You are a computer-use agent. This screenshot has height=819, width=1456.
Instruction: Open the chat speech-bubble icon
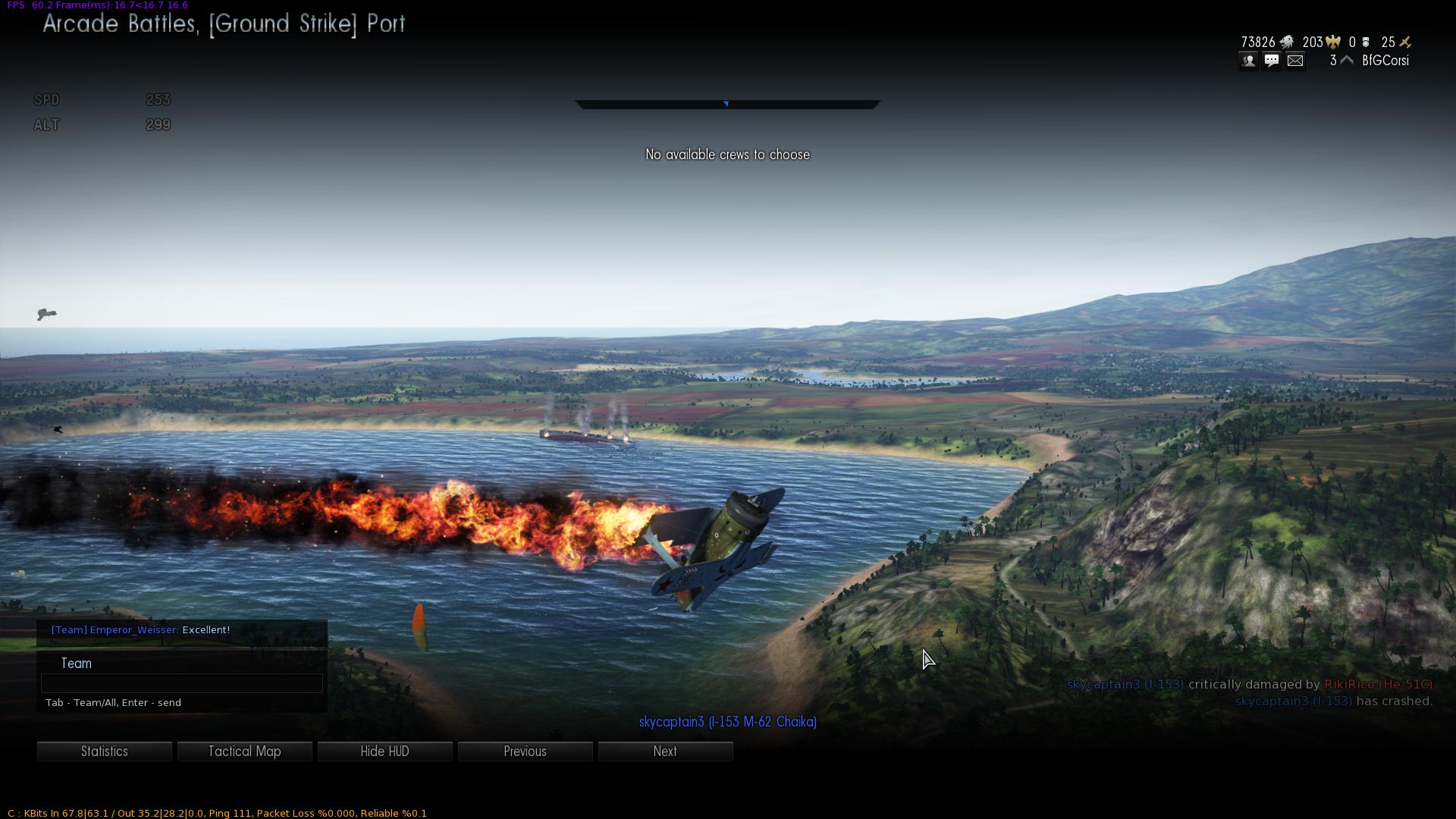1272,61
